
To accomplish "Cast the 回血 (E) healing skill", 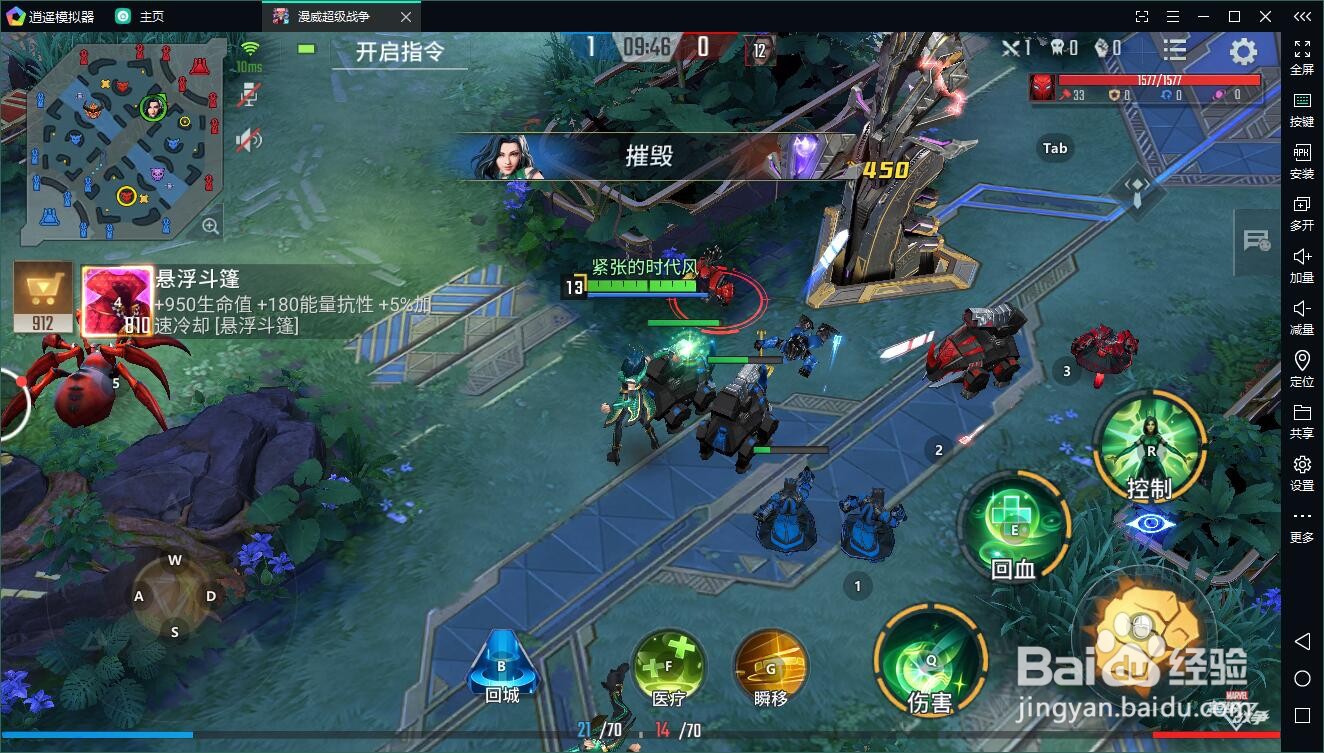I will [x=1015, y=525].
